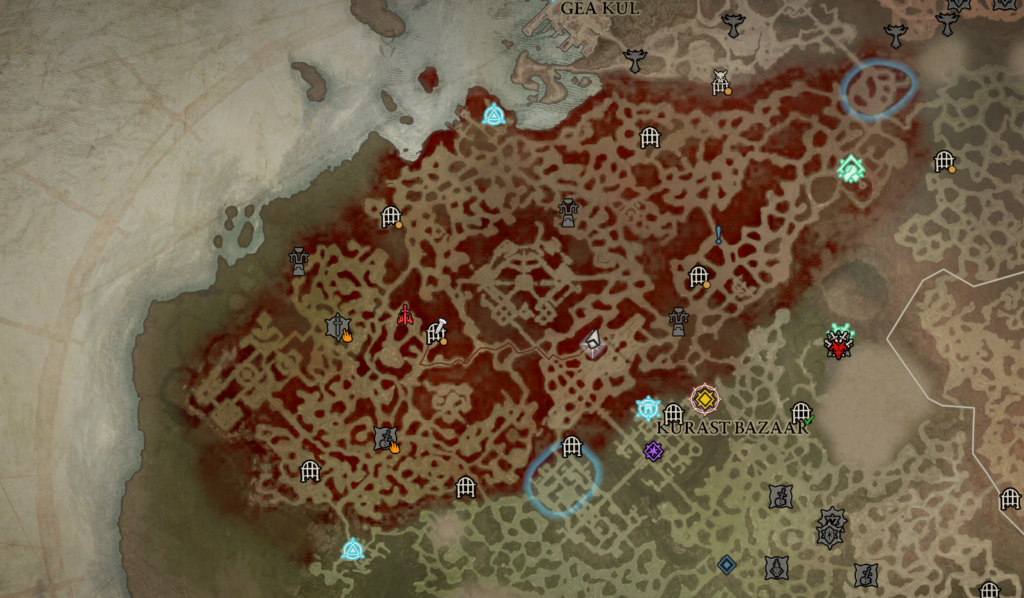Select the dungeon with green checkmark
1024x598 pixels.
click(x=801, y=412)
